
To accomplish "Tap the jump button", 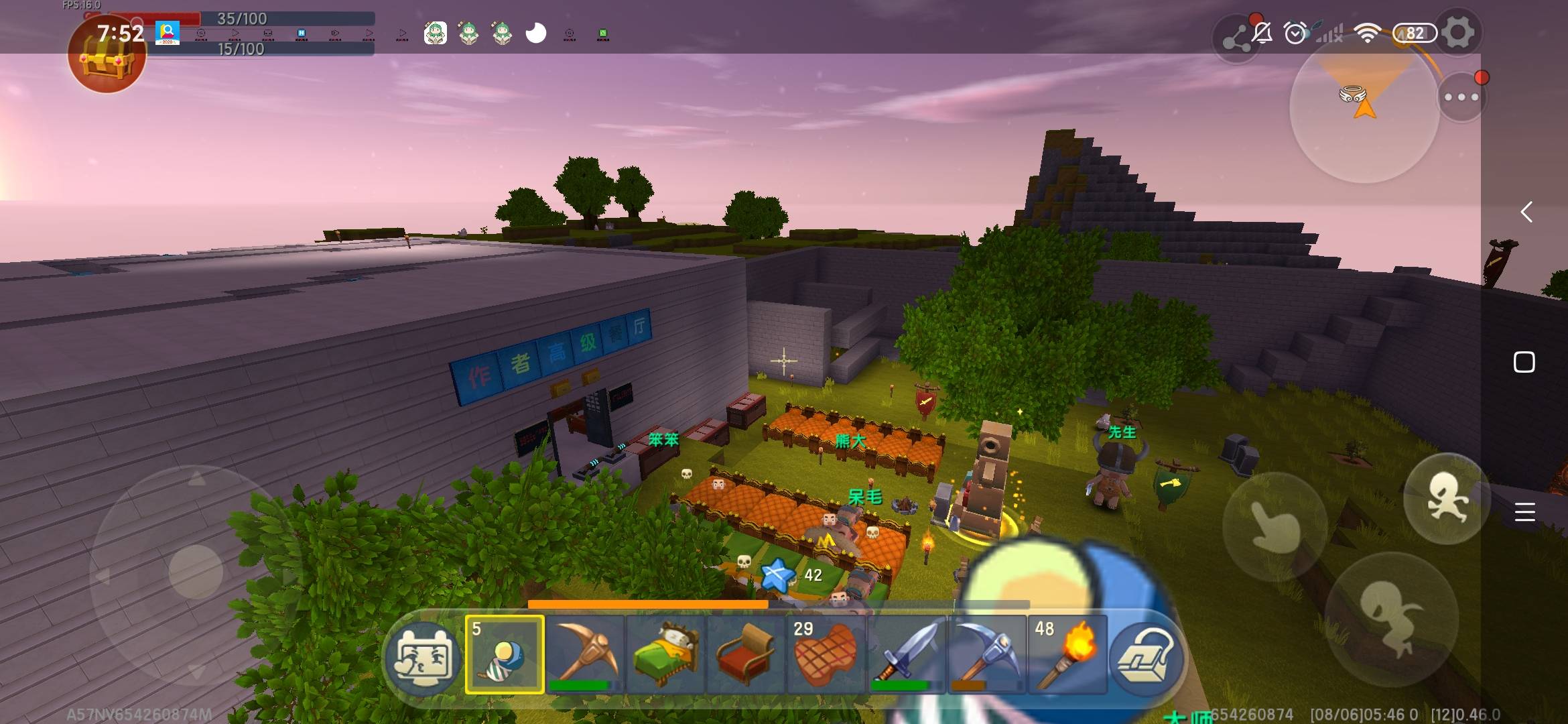I will pos(1446,498).
